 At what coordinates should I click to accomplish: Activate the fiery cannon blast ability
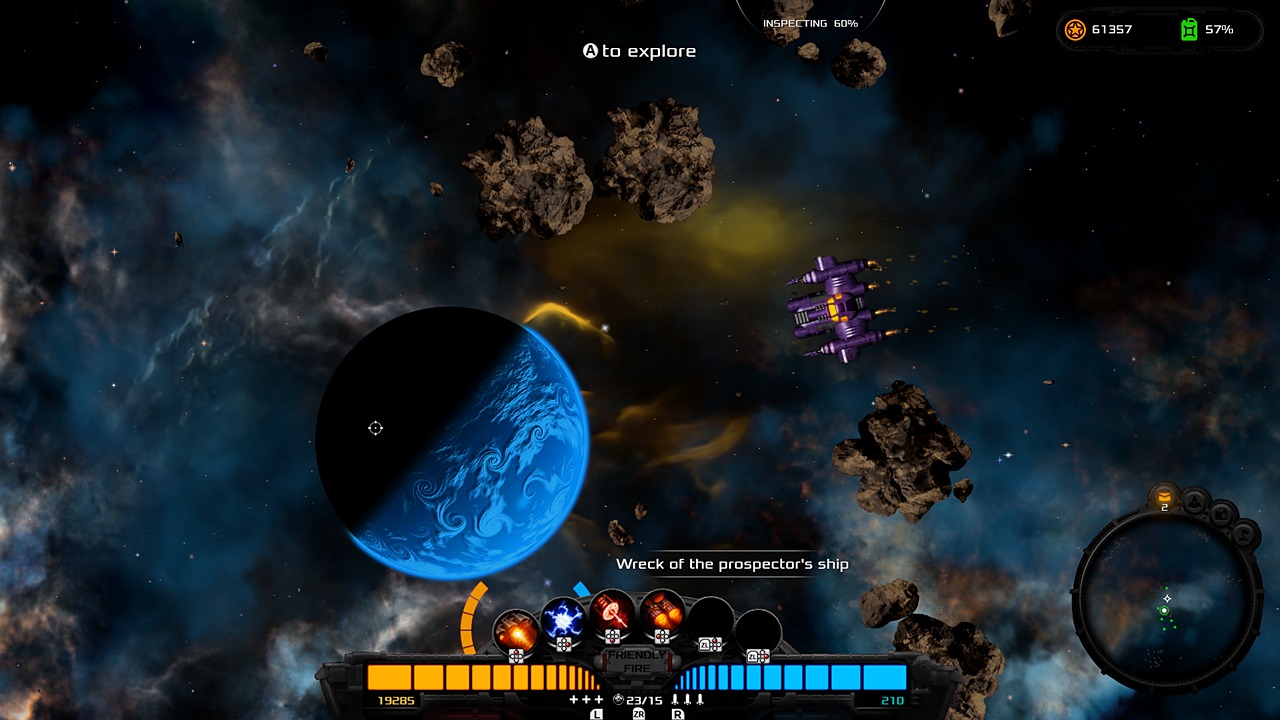(516, 630)
